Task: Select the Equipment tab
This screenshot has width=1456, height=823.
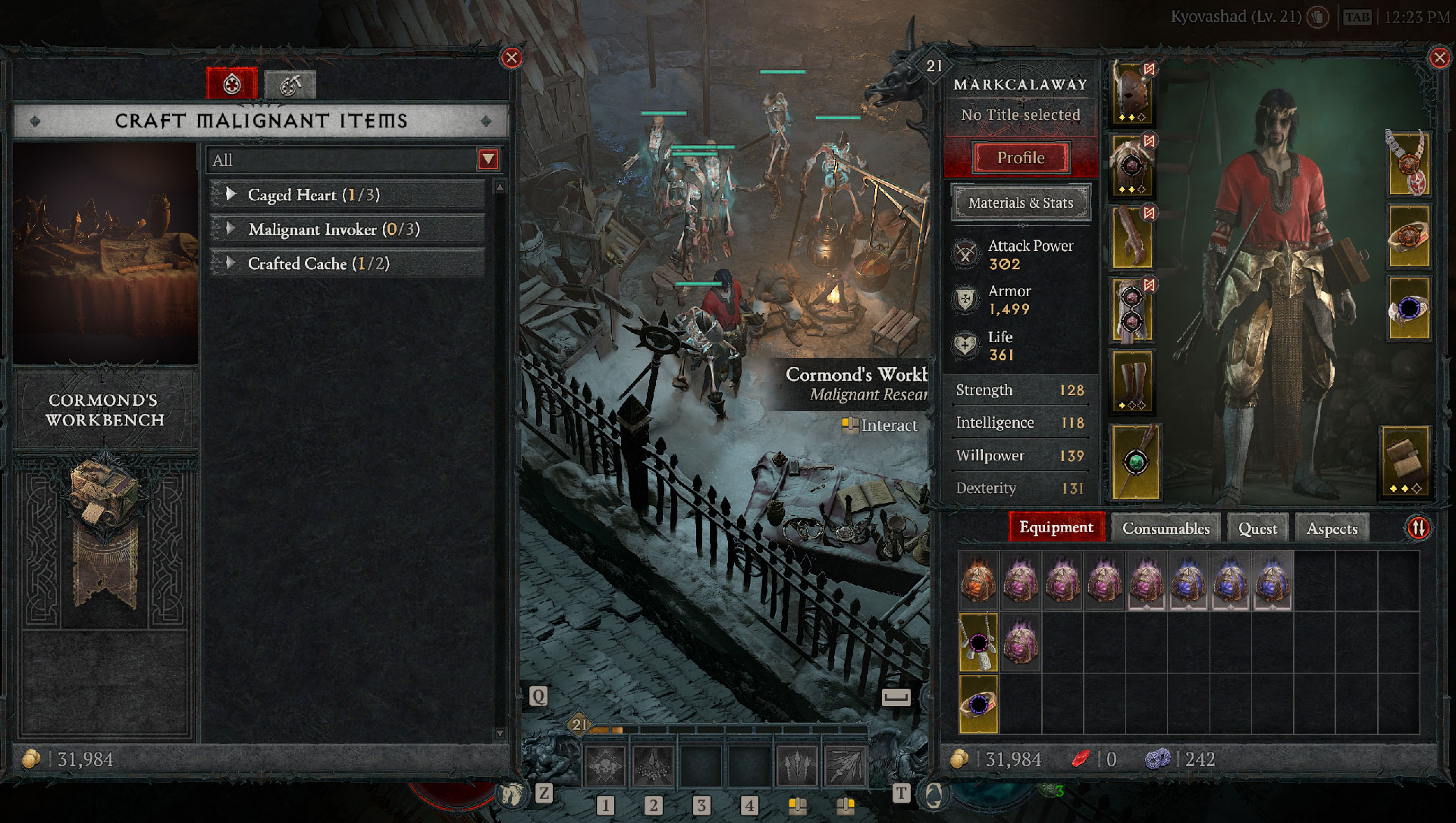Action: pos(1056,527)
